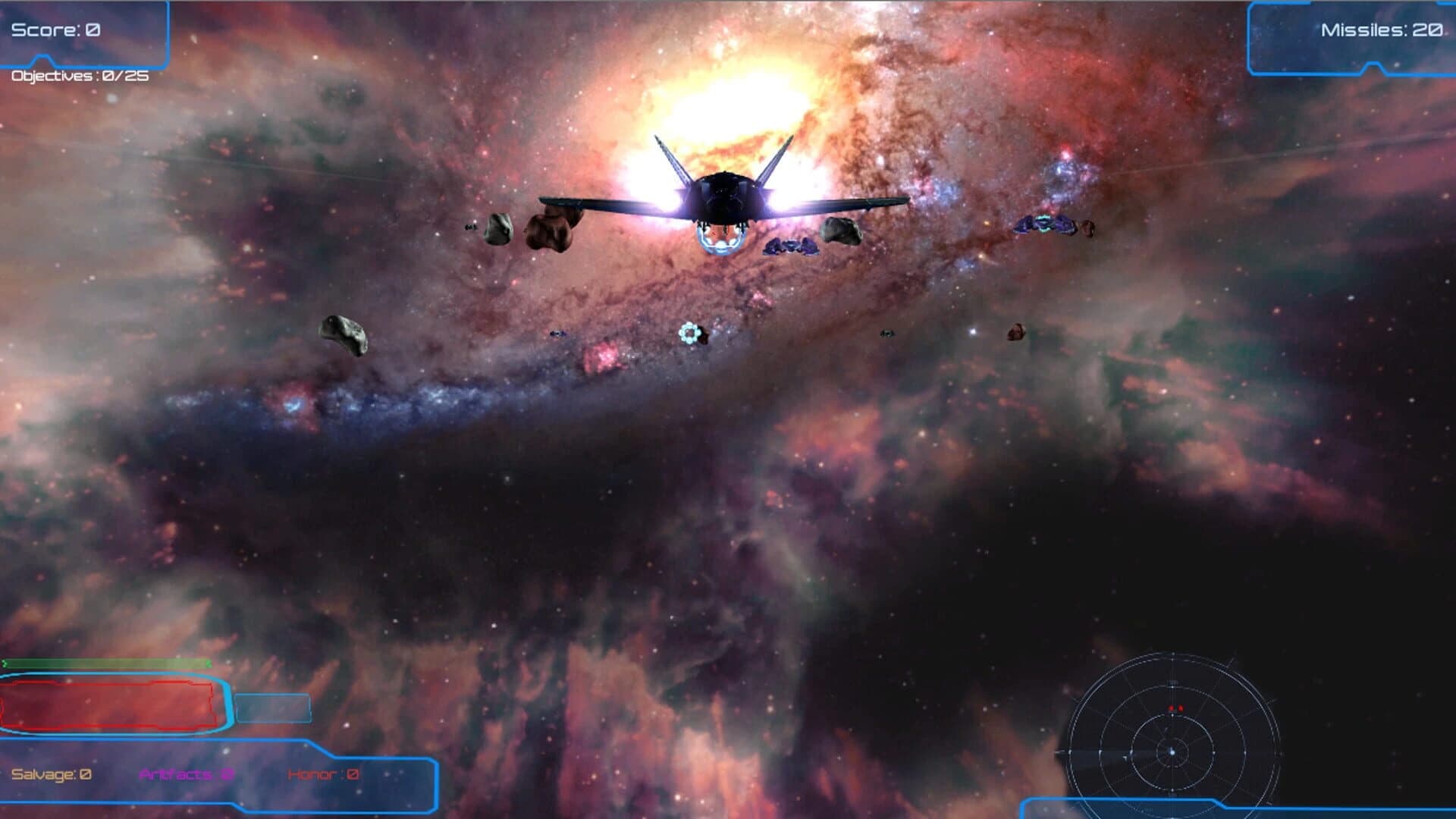This screenshot has height=819, width=1456.
Task: Click the purple ship near the player's wing
Action: tap(790, 246)
